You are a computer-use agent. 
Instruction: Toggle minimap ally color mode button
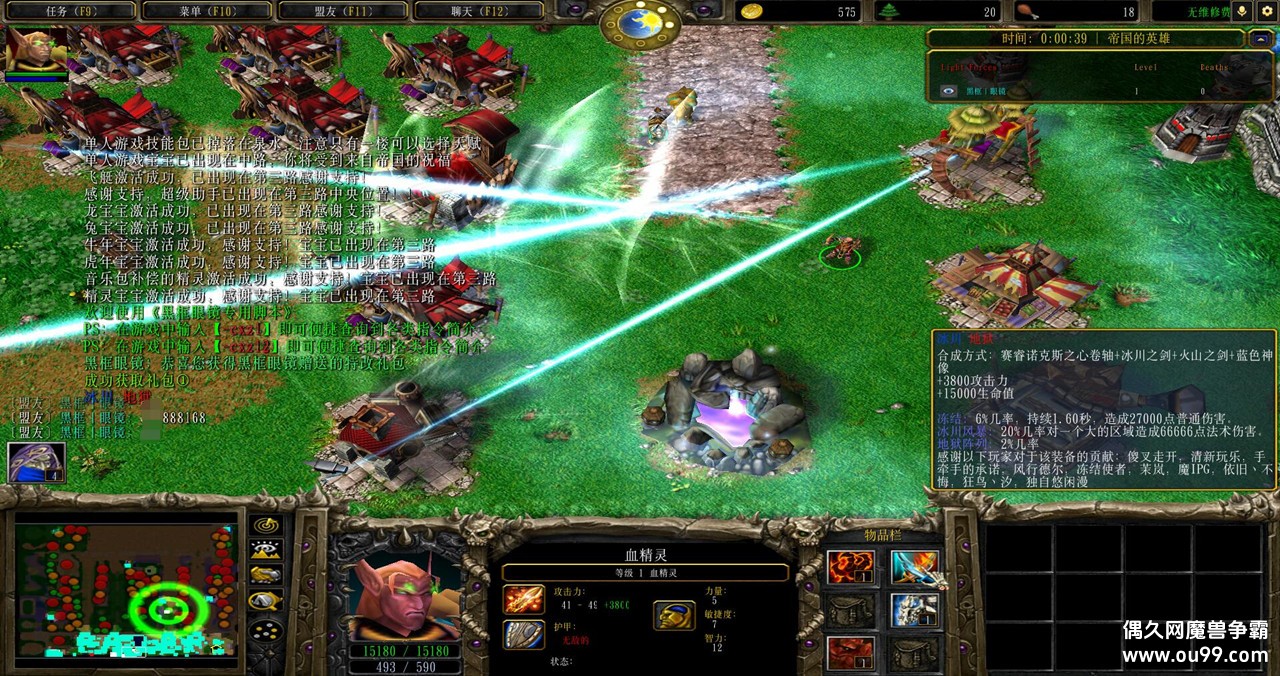pos(265,575)
